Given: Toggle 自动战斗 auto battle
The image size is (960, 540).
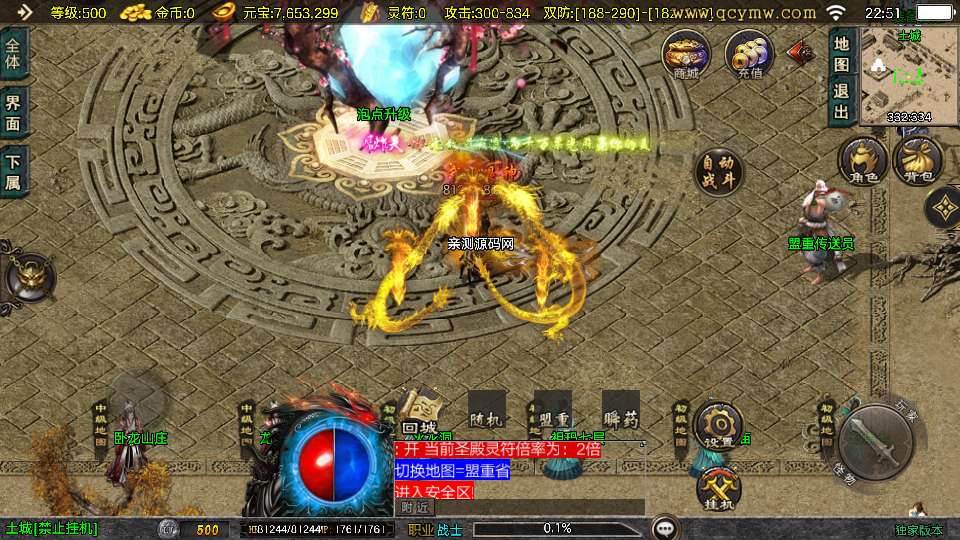Looking at the screenshot, I should coord(718,172).
